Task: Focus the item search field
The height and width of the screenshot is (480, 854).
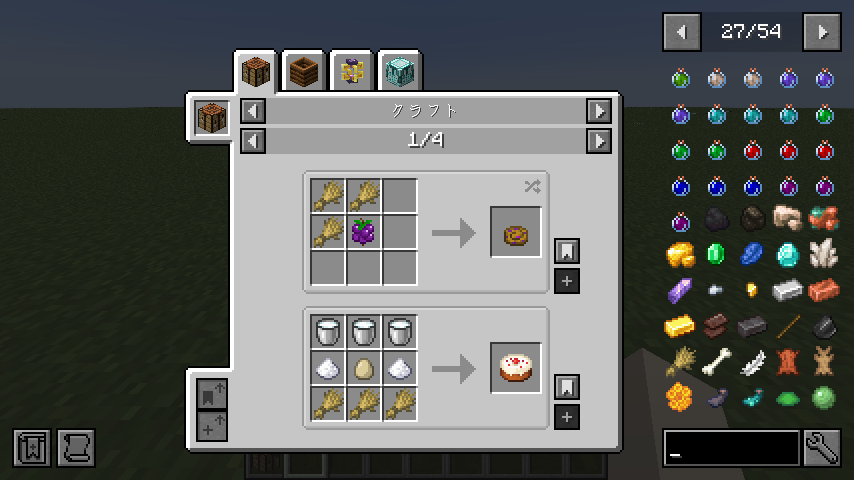Action: 731,448
